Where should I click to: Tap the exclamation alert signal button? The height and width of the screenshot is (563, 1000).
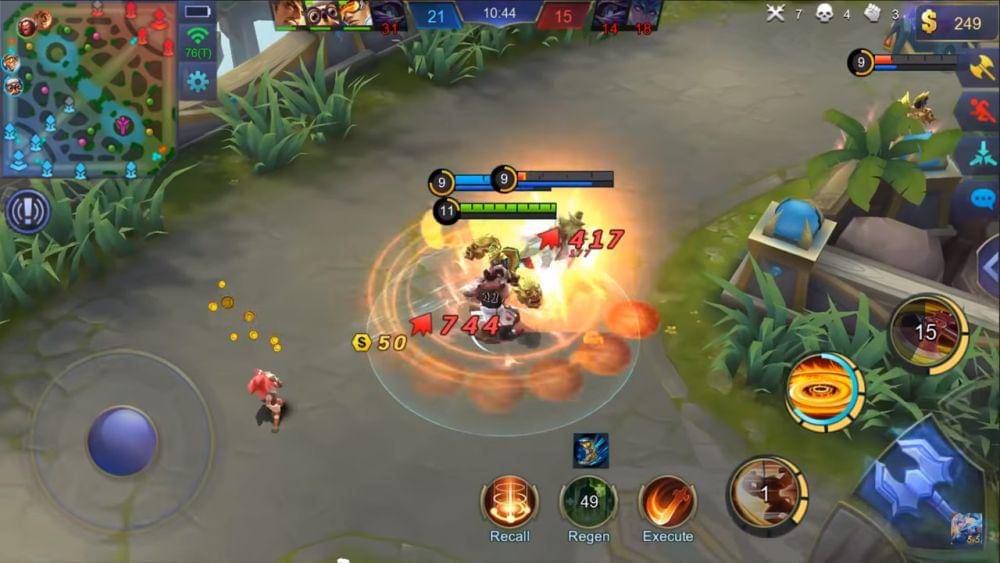[x=27, y=212]
